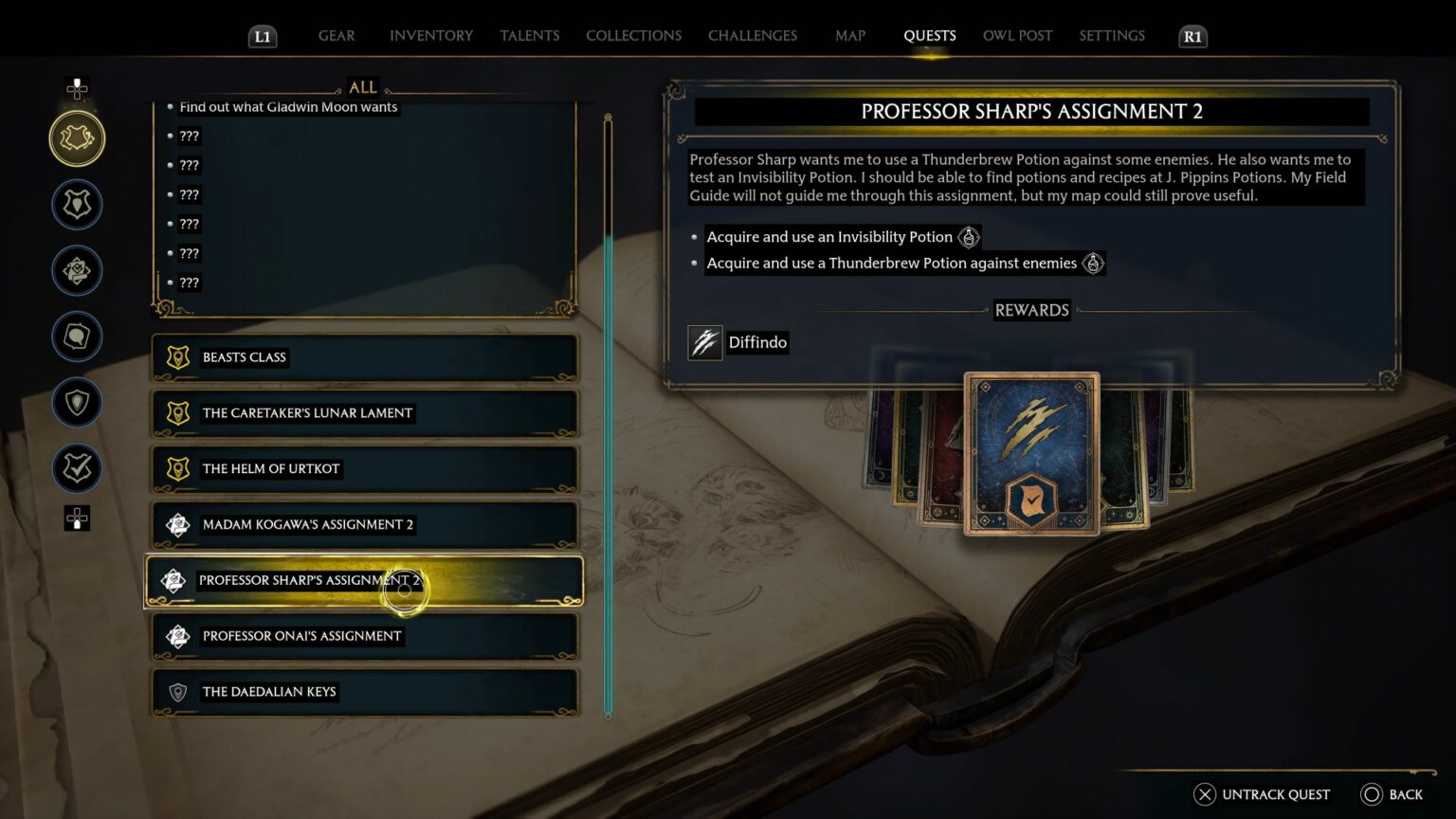Click the bottom d-pad navigation glyph in sidebar
This screenshot has width=1456, height=819.
[77, 519]
